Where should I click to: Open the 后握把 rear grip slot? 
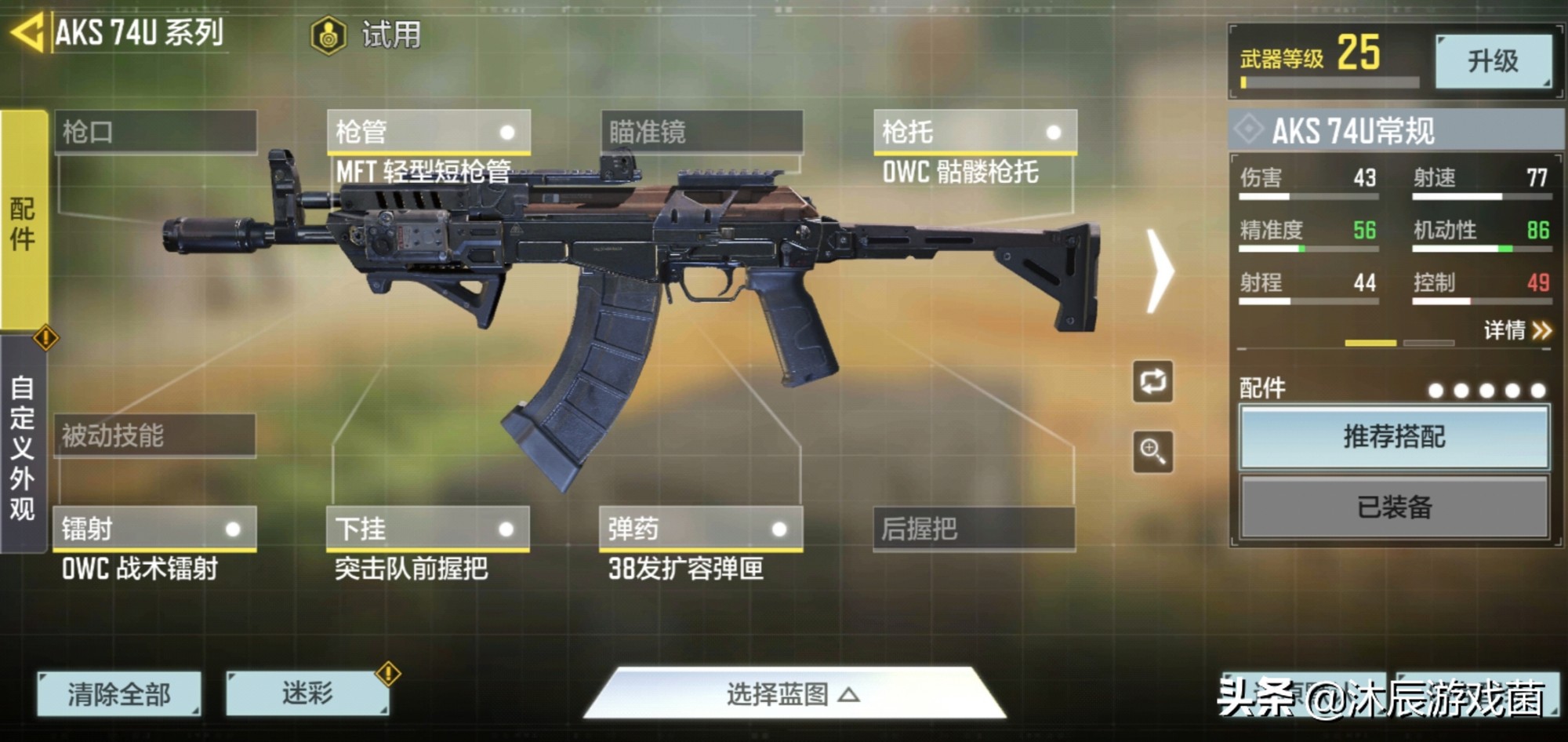(x=973, y=529)
